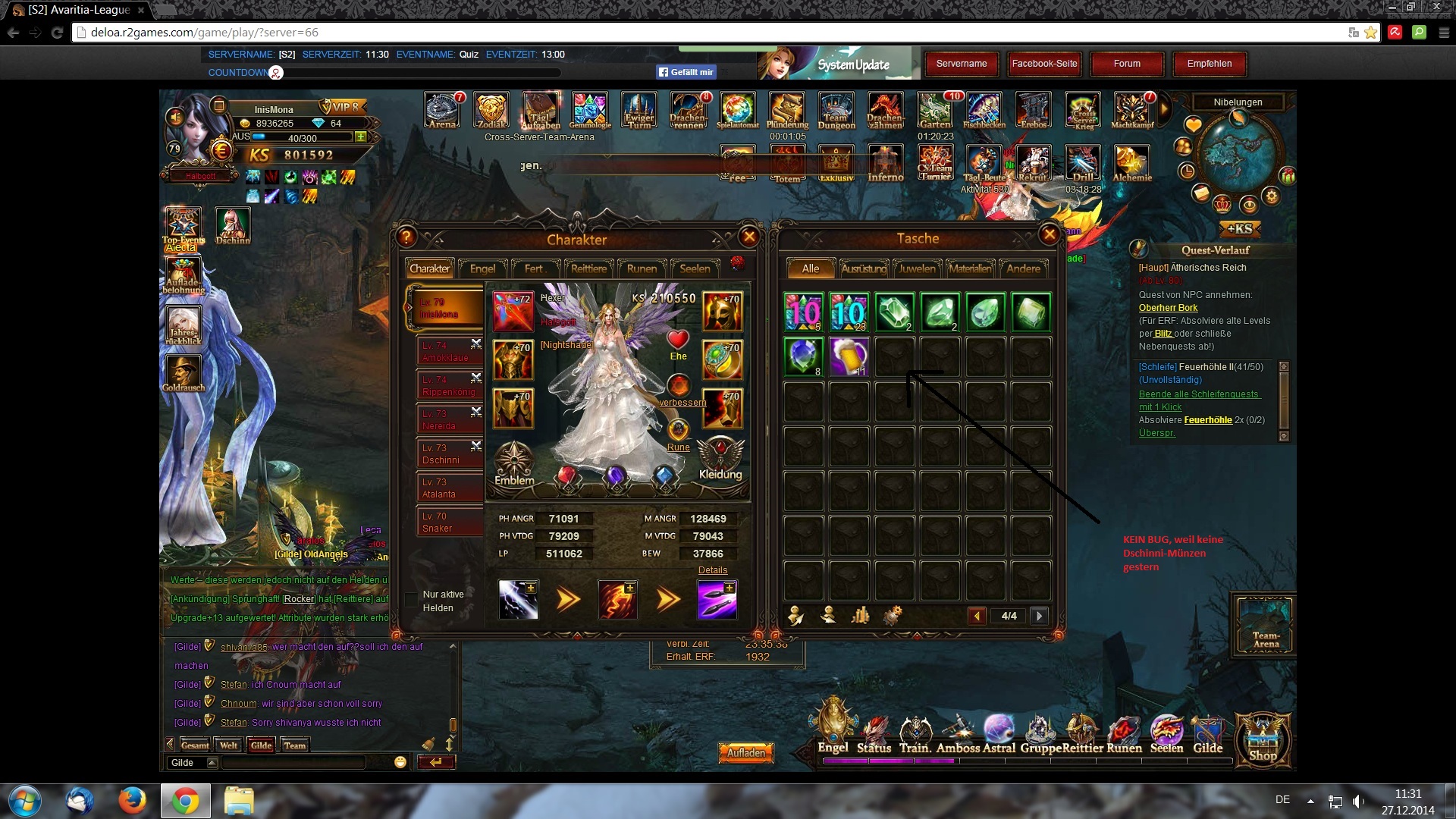Viewport: 1456px width, 819px height.
Task: Toggle the Nur aktive Helden checkbox
Action: click(412, 601)
